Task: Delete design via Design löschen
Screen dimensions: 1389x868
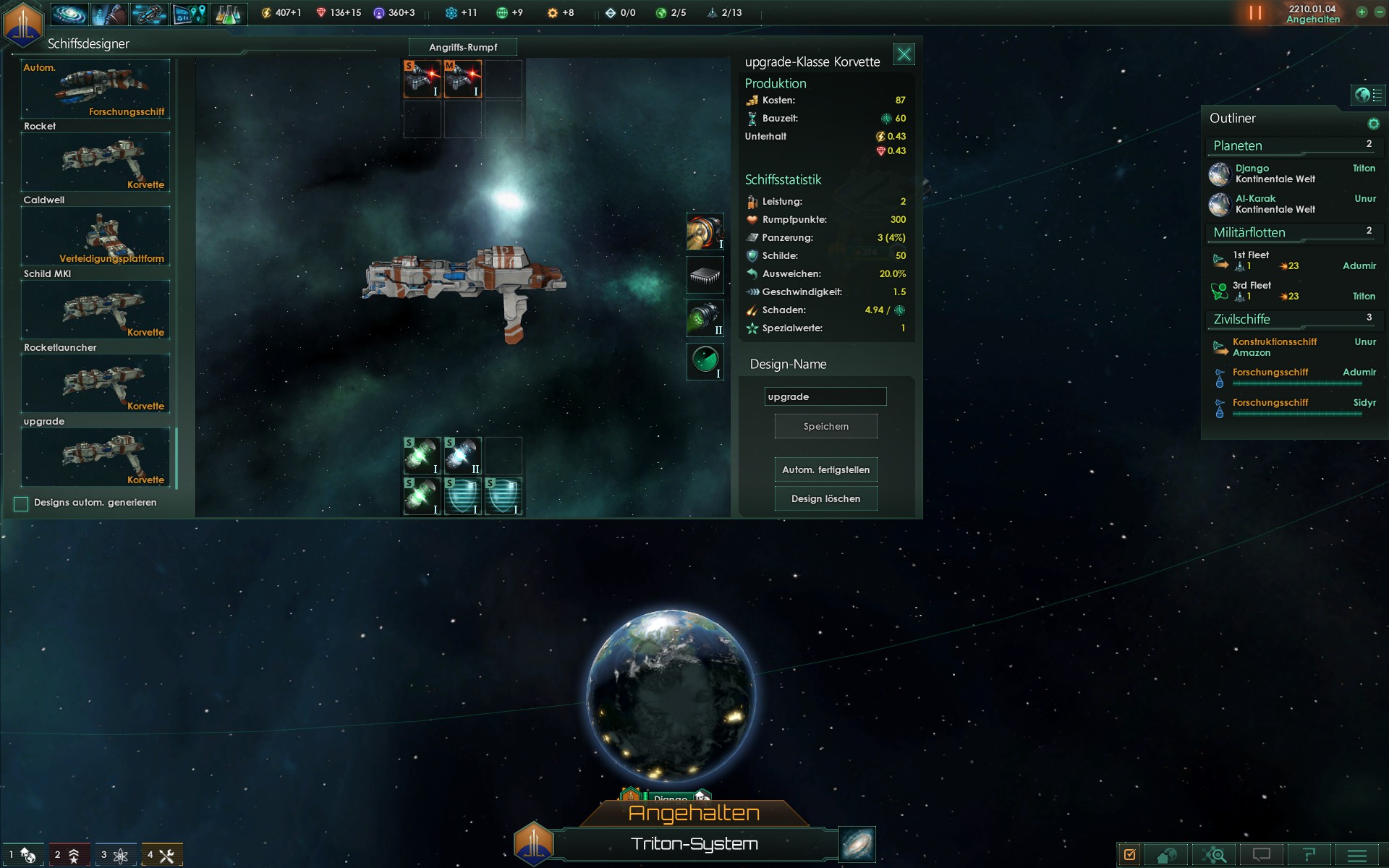Action: (x=825, y=498)
